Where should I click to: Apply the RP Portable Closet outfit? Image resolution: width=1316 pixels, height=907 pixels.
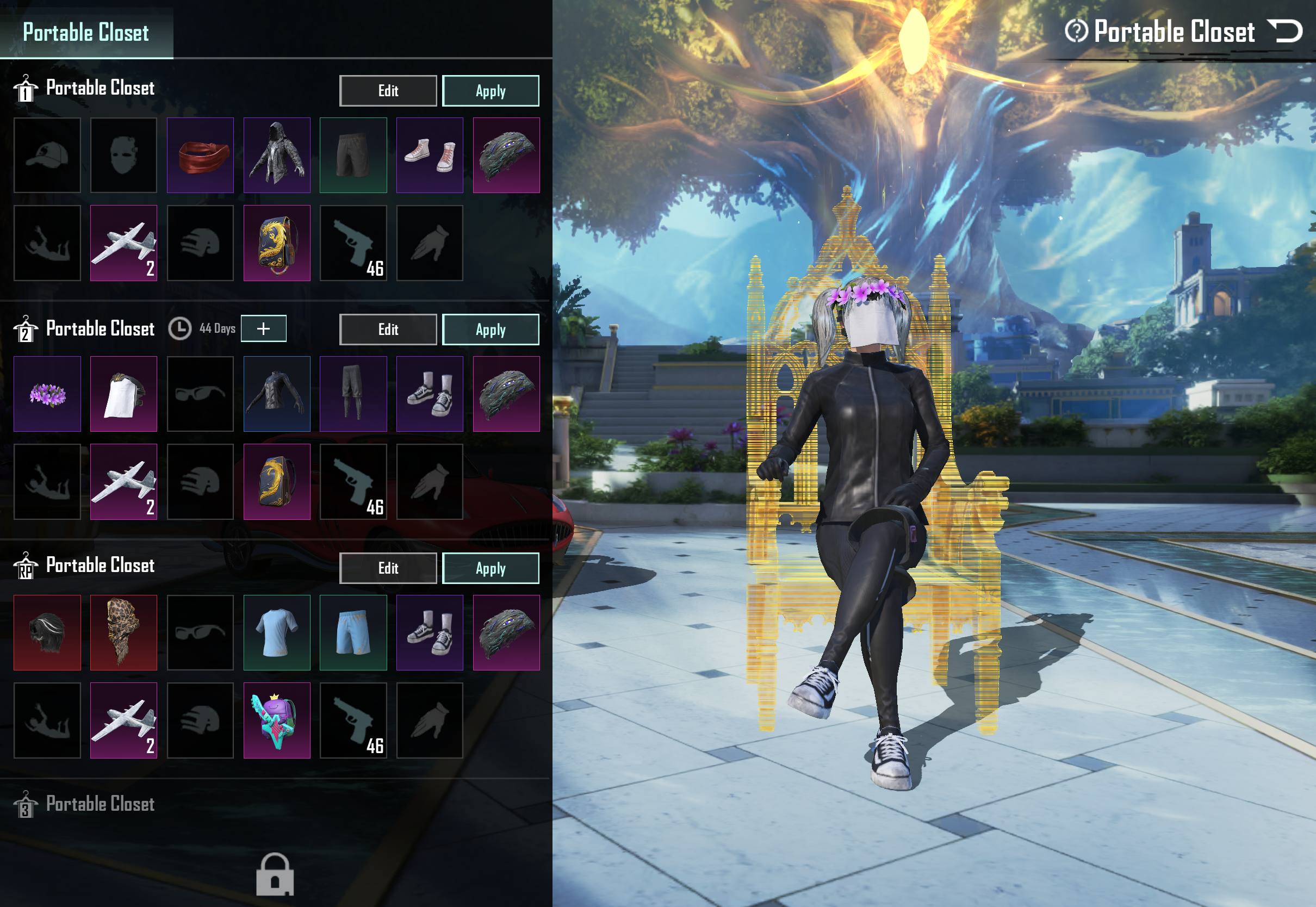tap(491, 568)
